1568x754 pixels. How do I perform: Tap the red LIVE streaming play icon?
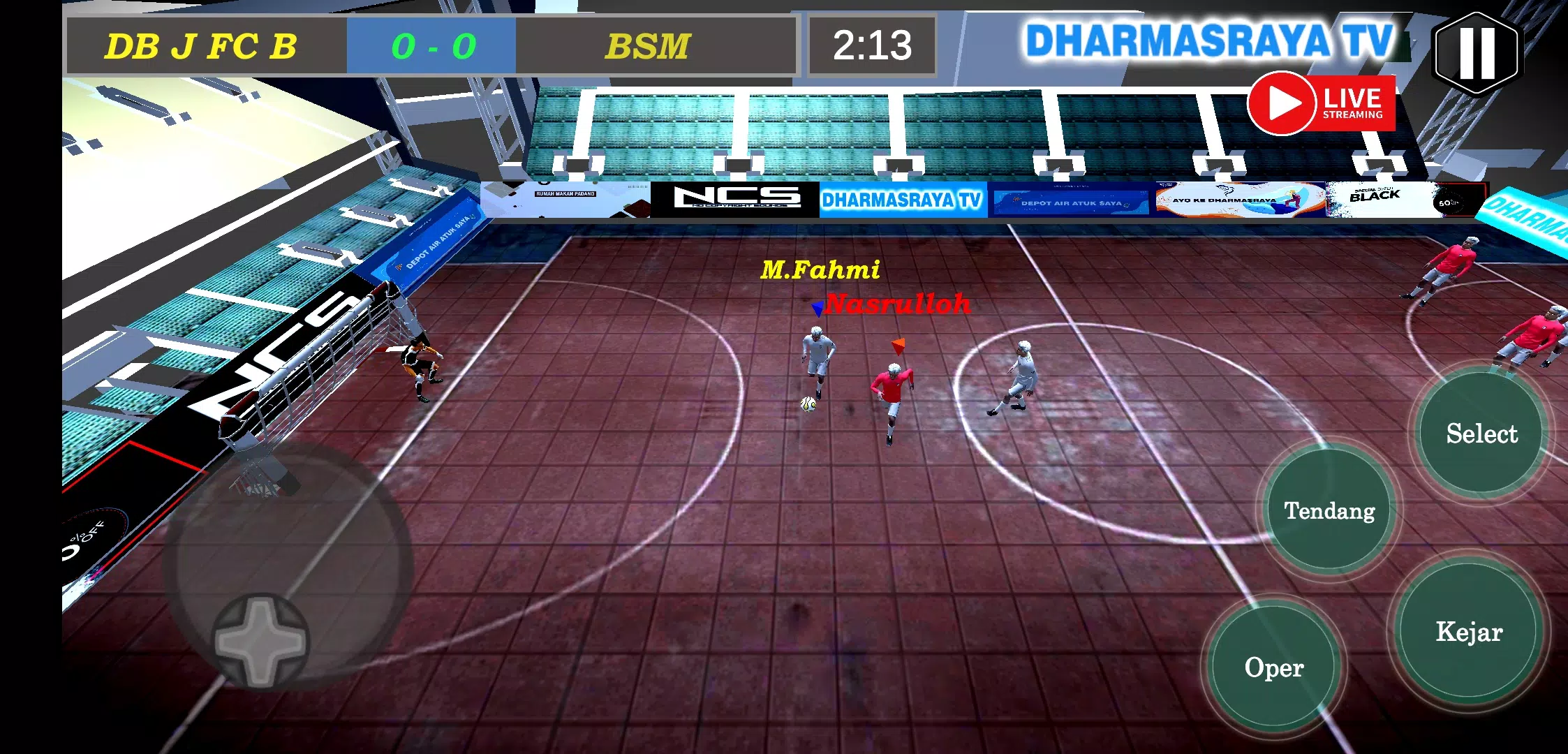(x=1285, y=103)
